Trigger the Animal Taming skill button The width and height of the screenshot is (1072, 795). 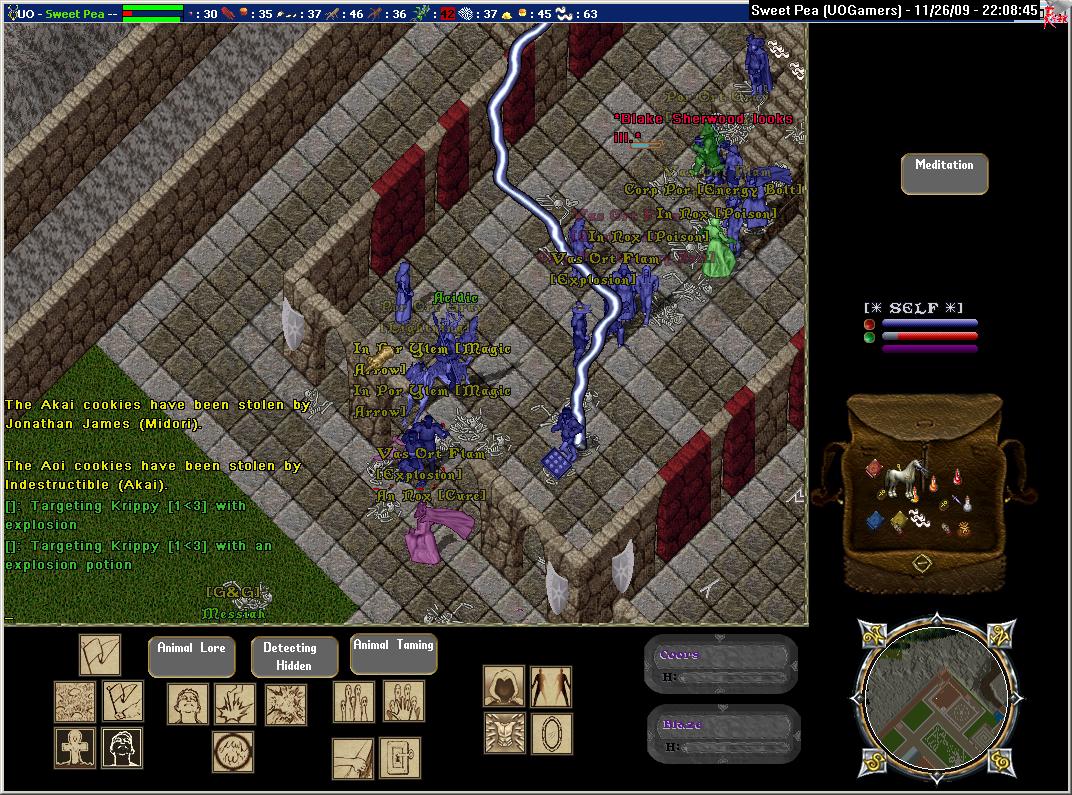pos(394,653)
